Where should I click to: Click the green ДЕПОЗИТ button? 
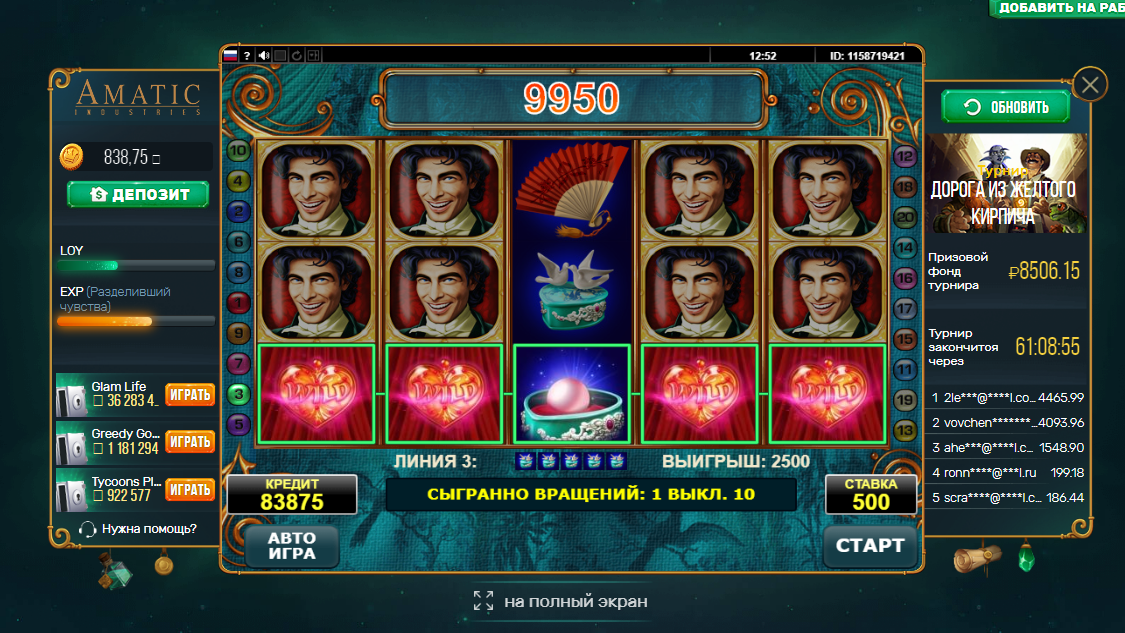(x=138, y=194)
